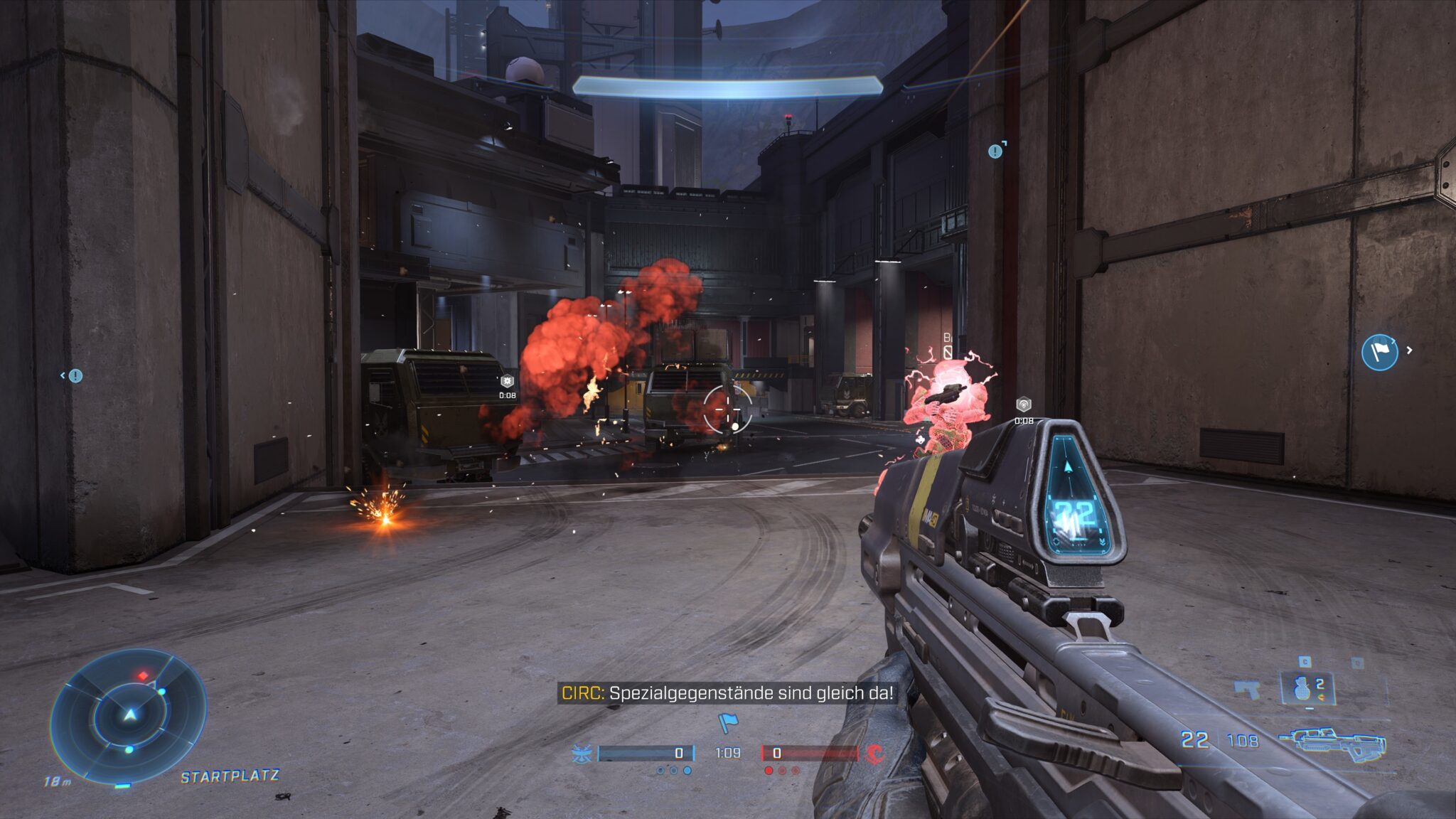This screenshot has width=1456, height=819.
Task: Click the motion tracker radar
Action: coord(129,714)
